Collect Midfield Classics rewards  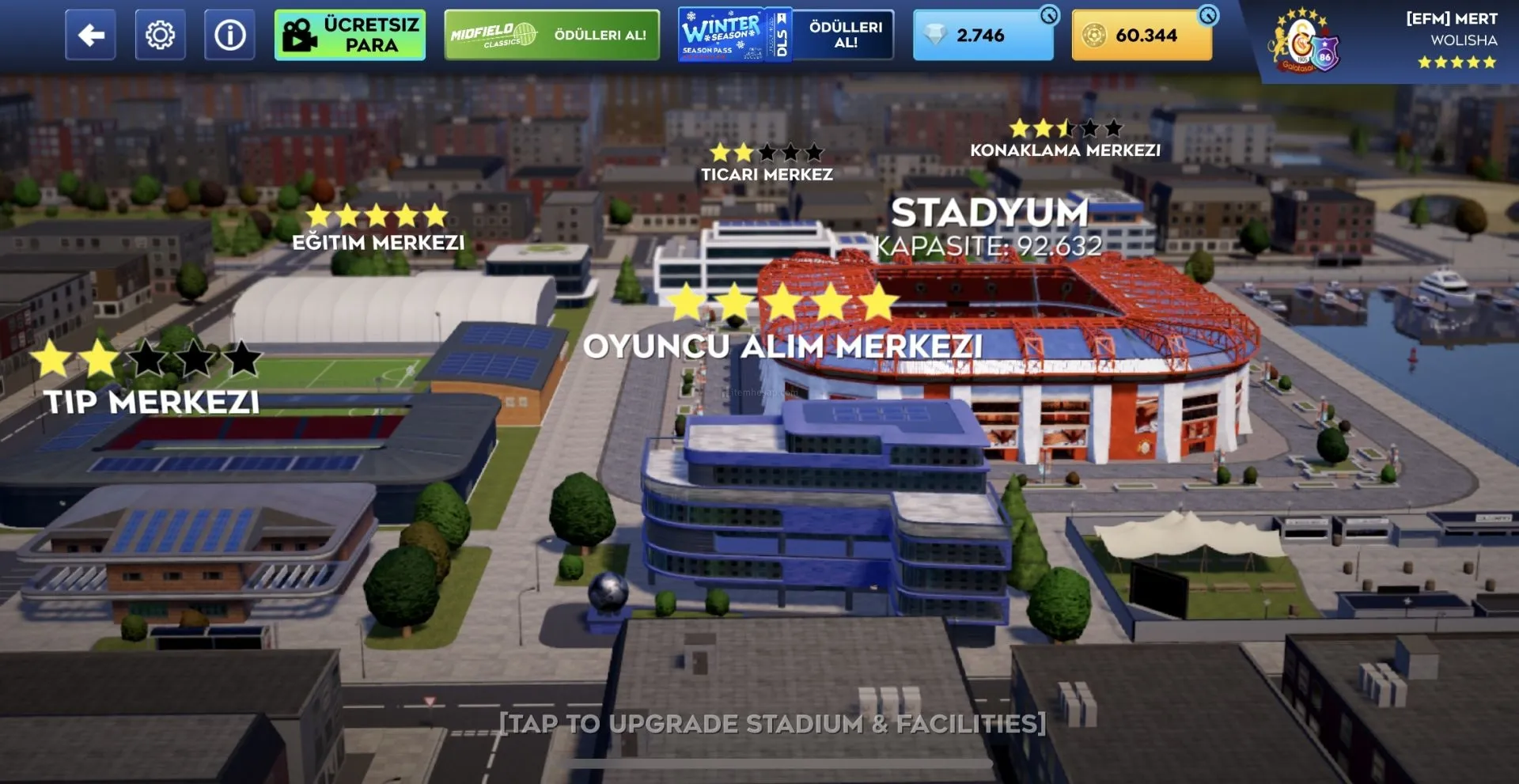(x=551, y=35)
